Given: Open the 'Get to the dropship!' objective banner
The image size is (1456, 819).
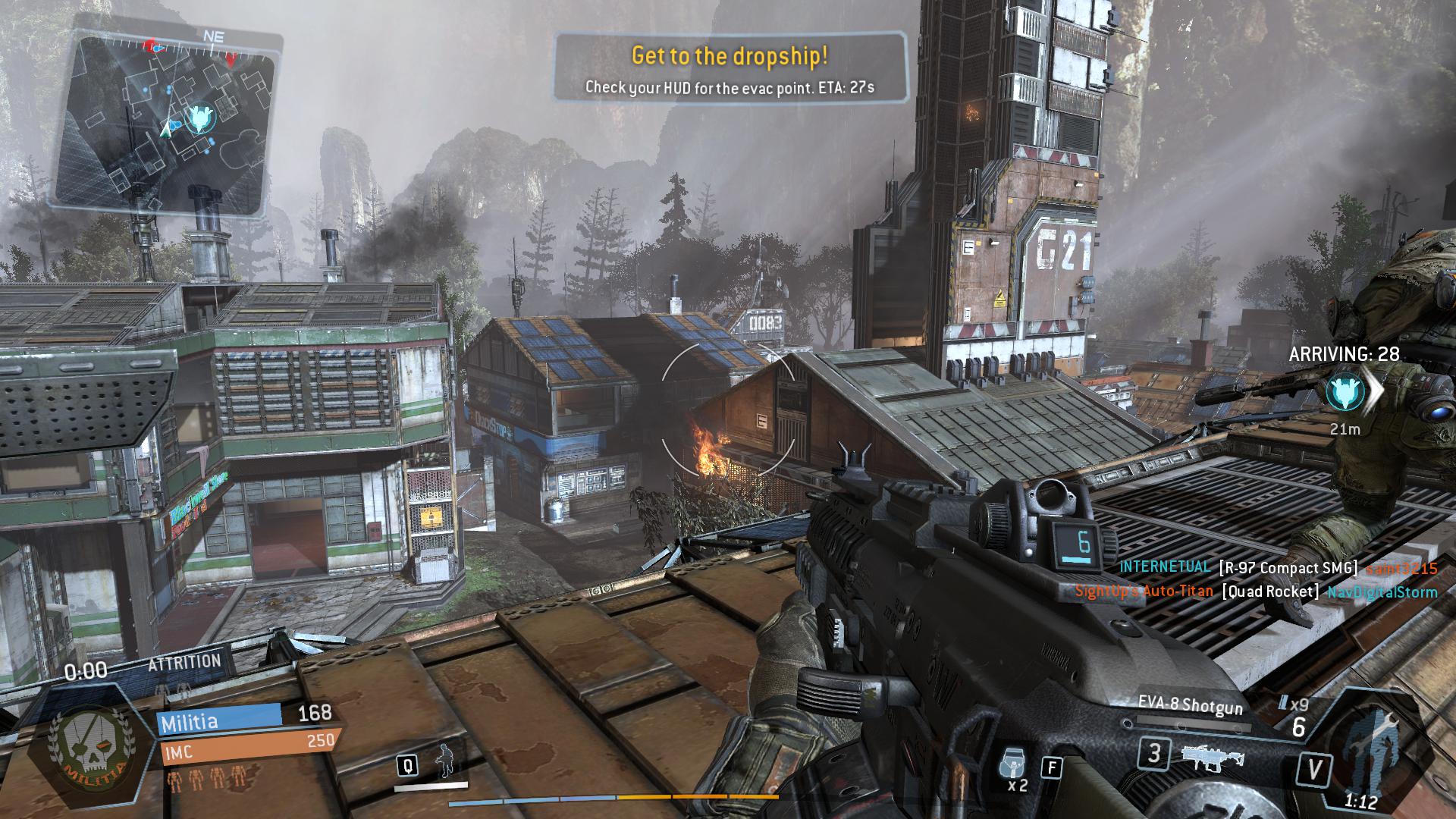Looking at the screenshot, I should coord(730,68).
